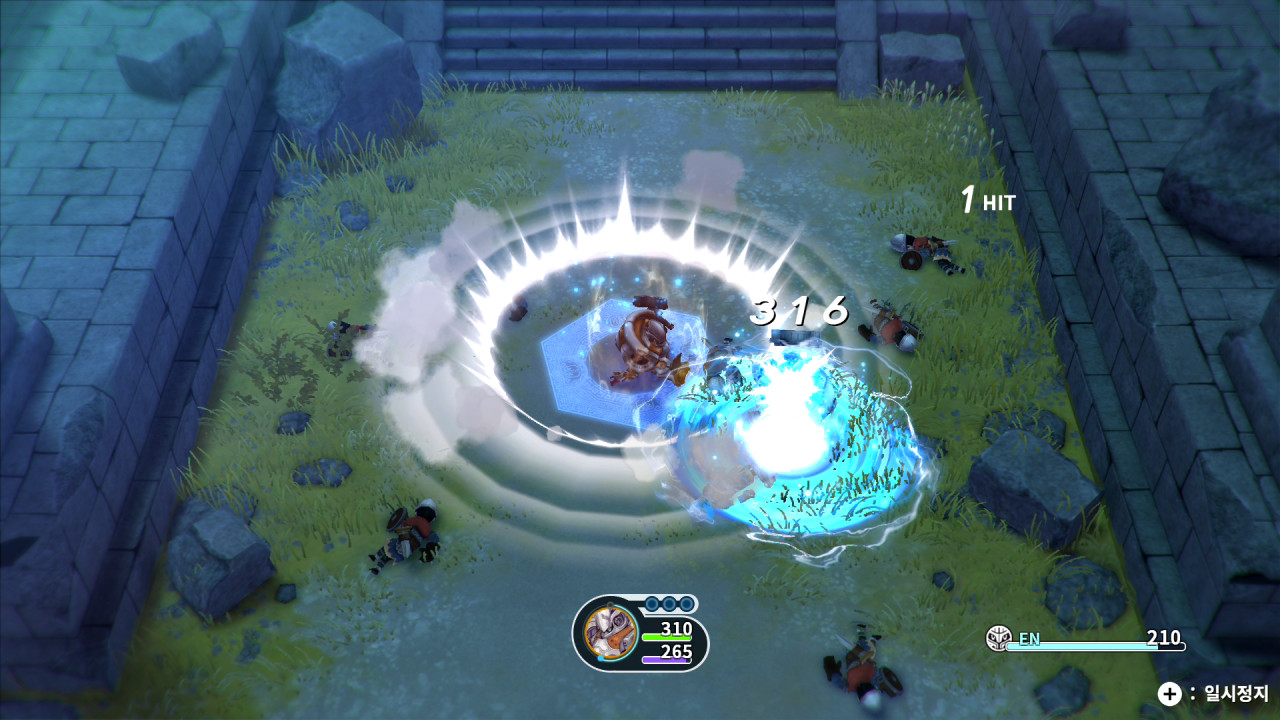
Task: Click the owl-faced EN energy emblem
Action: coord(998,638)
